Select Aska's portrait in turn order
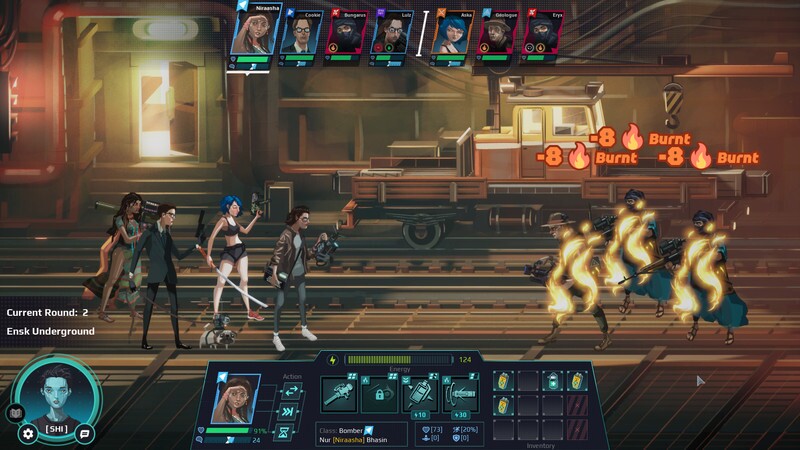Screen dimensions: 800x450 453,37
